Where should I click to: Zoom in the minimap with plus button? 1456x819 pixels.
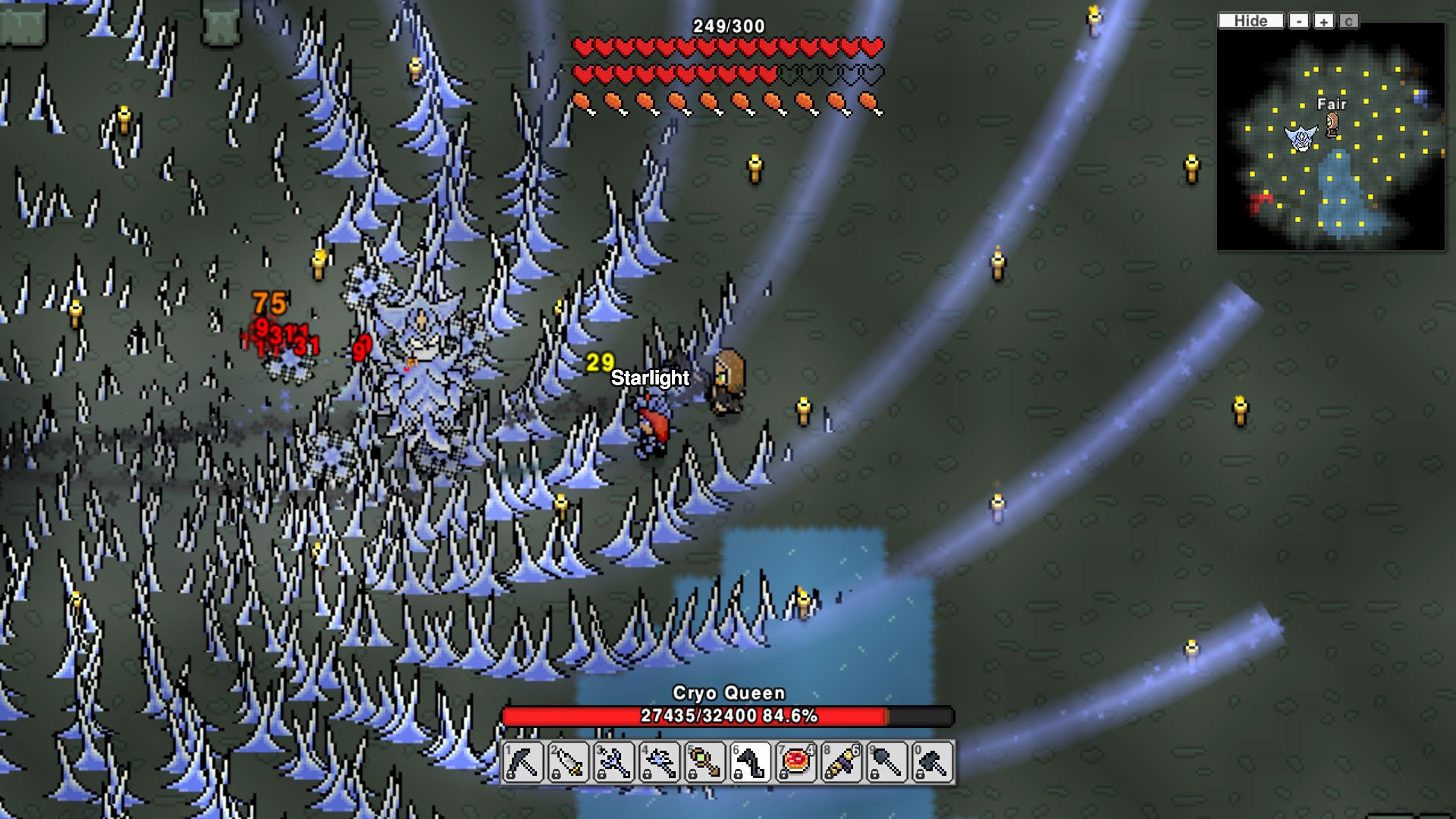1323,21
